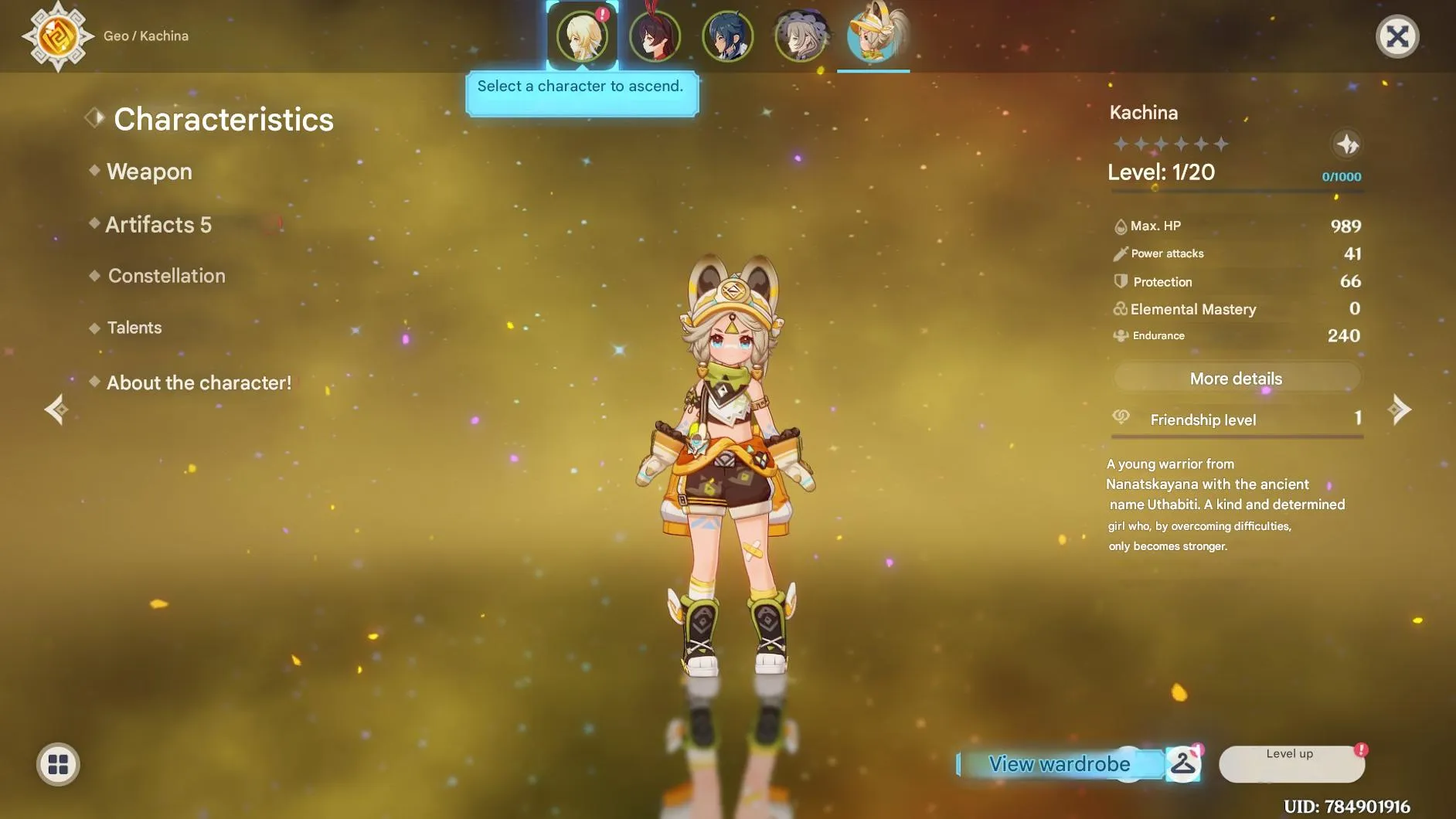The image size is (1456, 819).
Task: Select the Constellation menu entry
Action: pyautogui.click(x=166, y=276)
